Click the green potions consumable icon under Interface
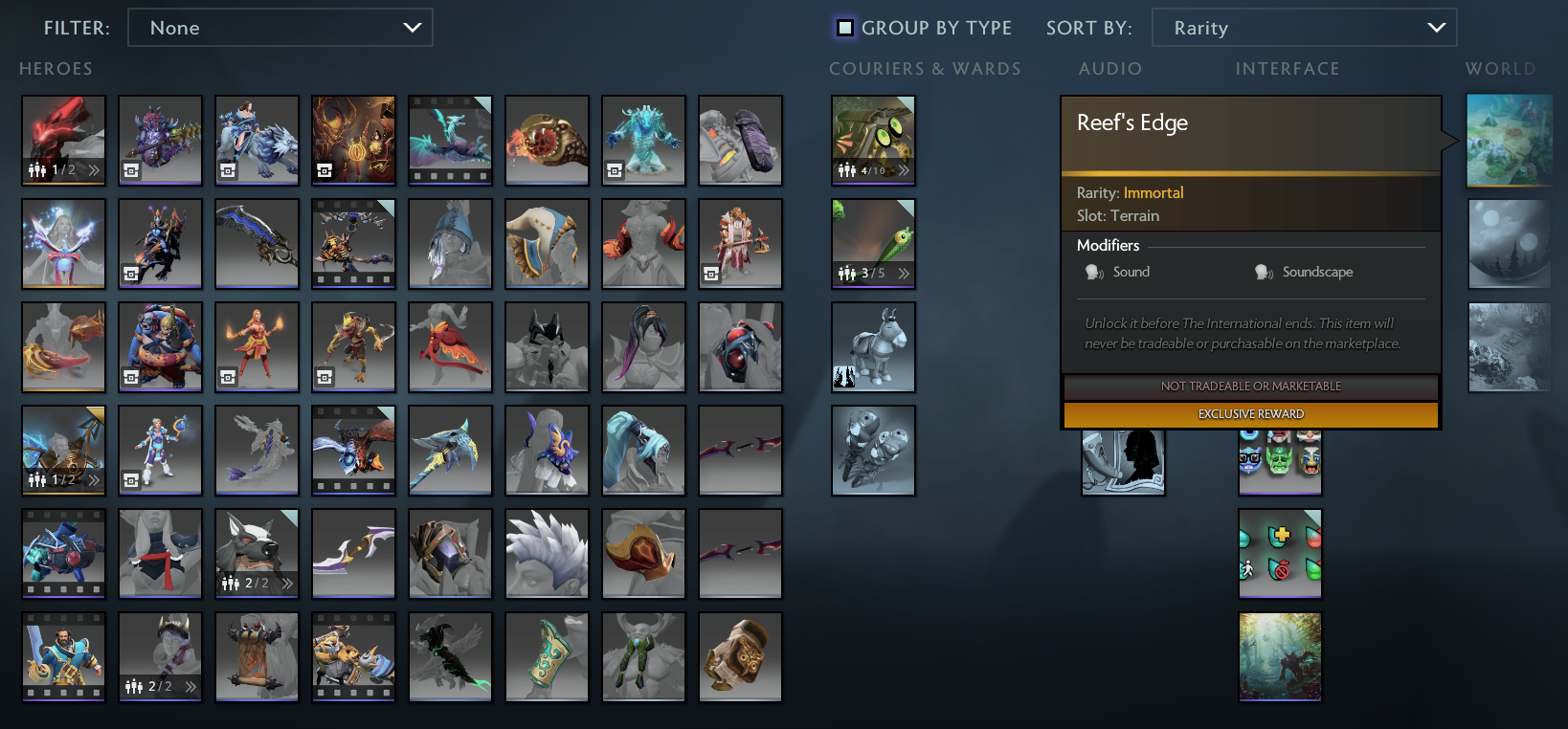 (1280, 554)
